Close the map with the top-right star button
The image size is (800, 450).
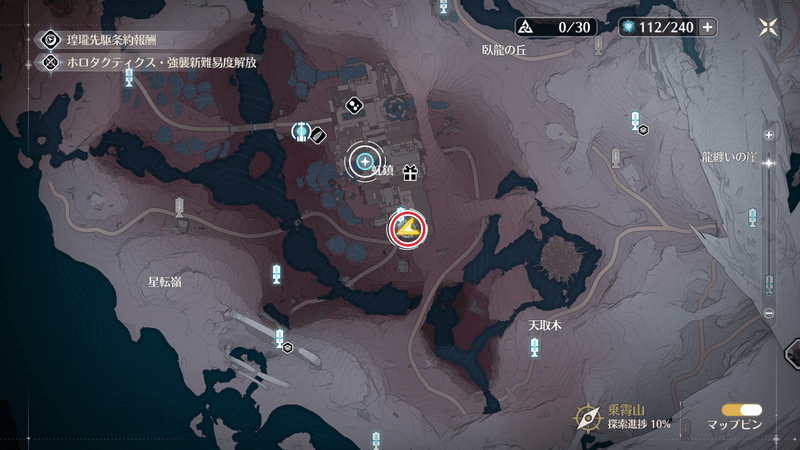click(771, 27)
